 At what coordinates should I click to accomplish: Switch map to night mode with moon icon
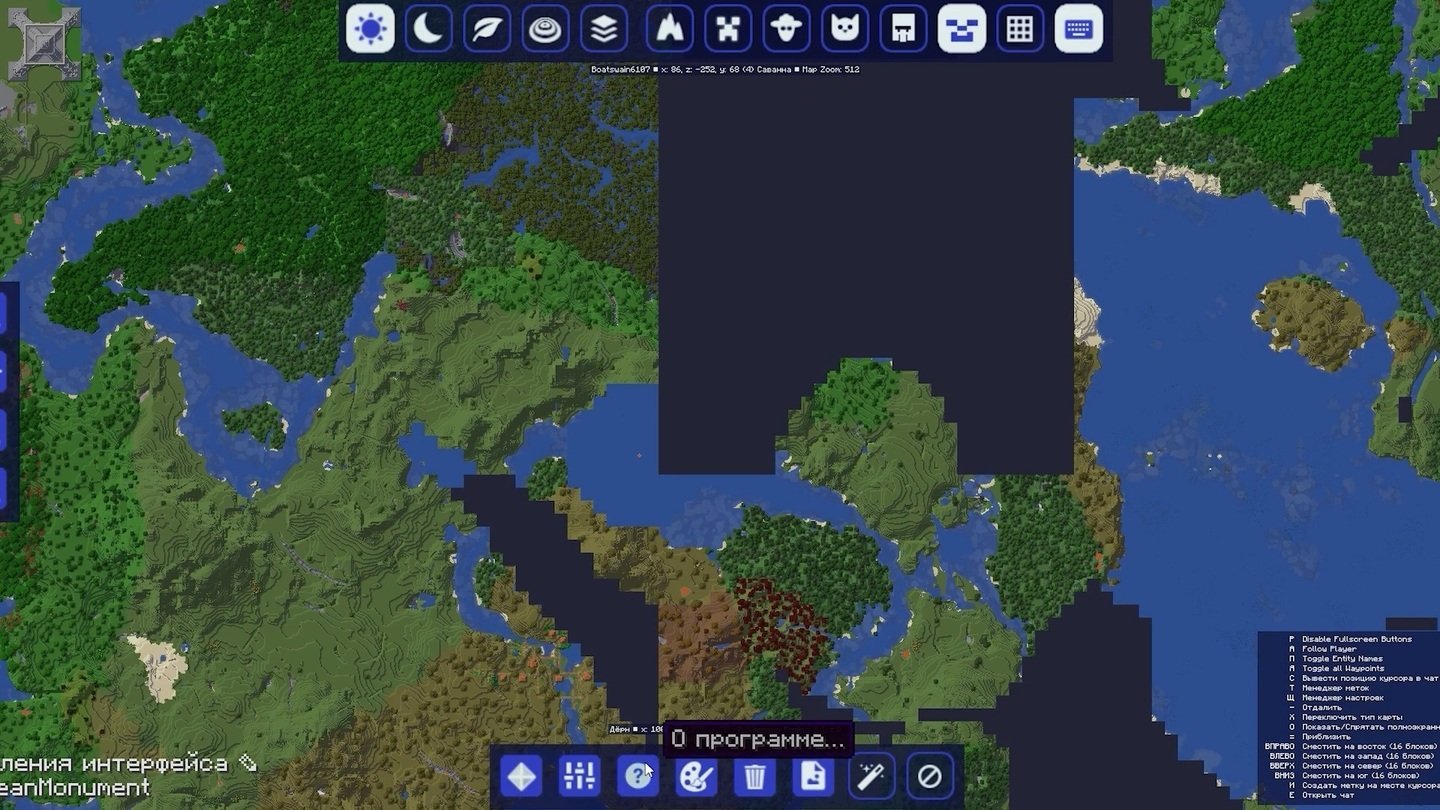tap(427, 29)
